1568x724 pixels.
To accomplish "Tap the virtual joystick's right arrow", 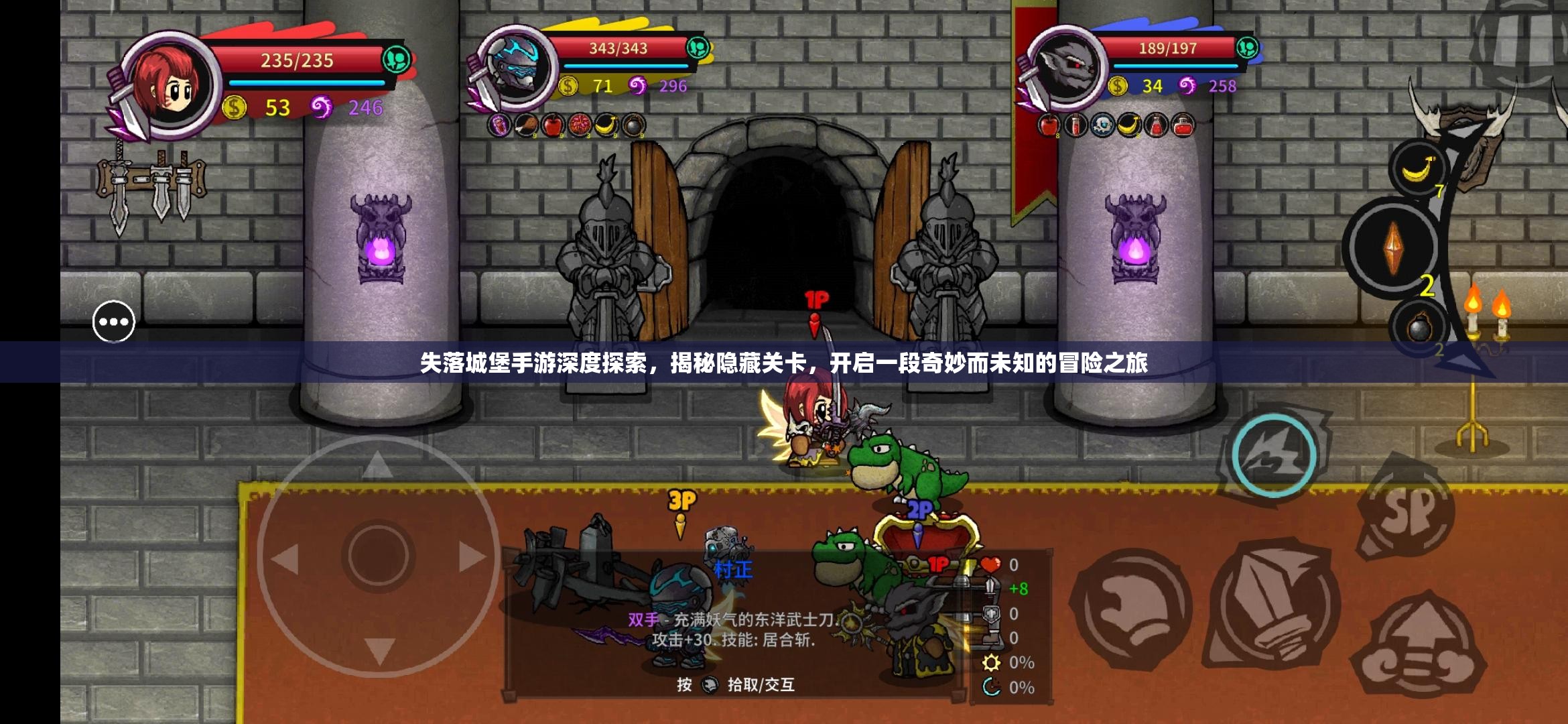I will point(471,556).
